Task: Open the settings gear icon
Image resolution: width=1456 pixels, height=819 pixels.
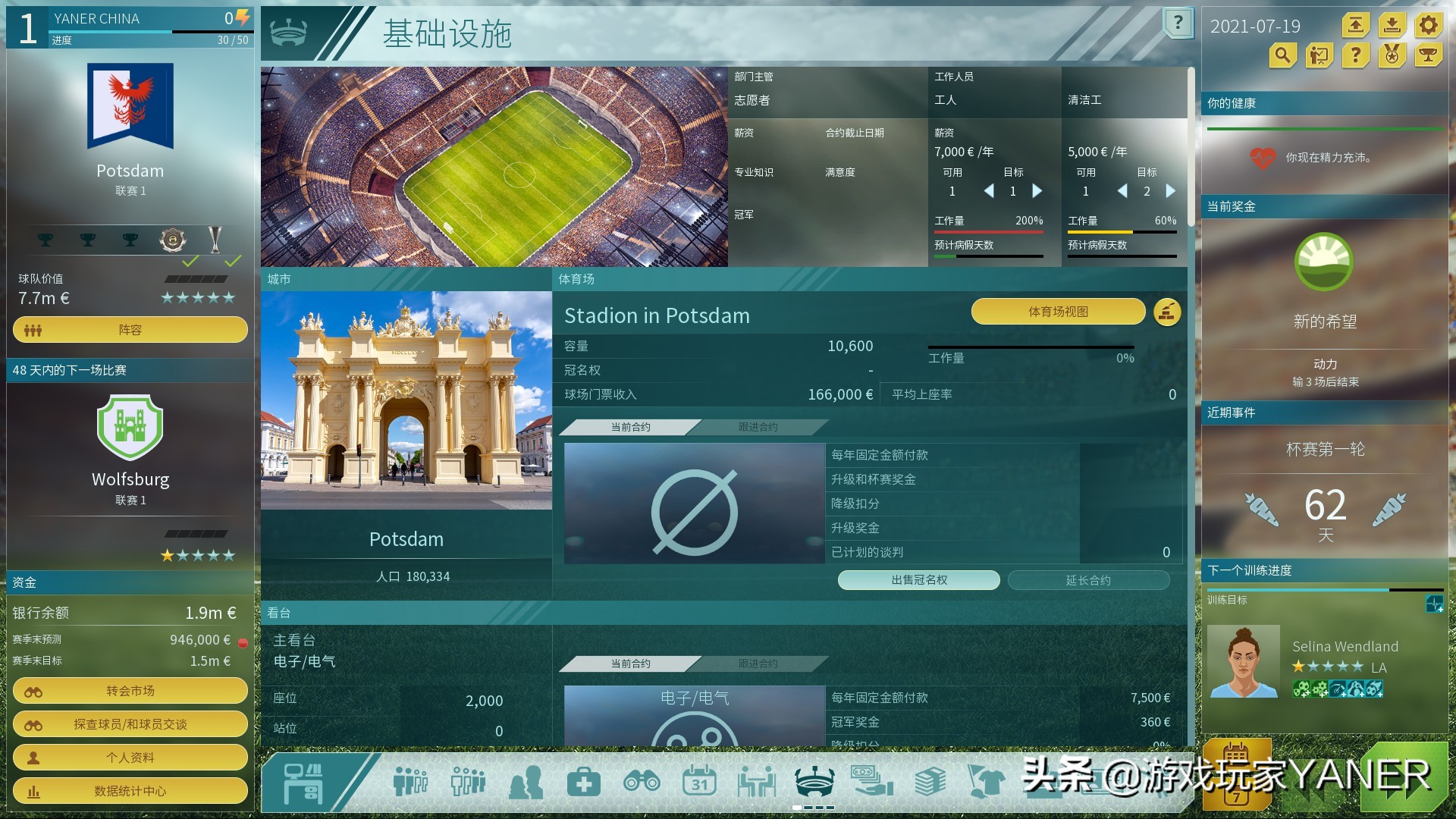Action: 1428,25
